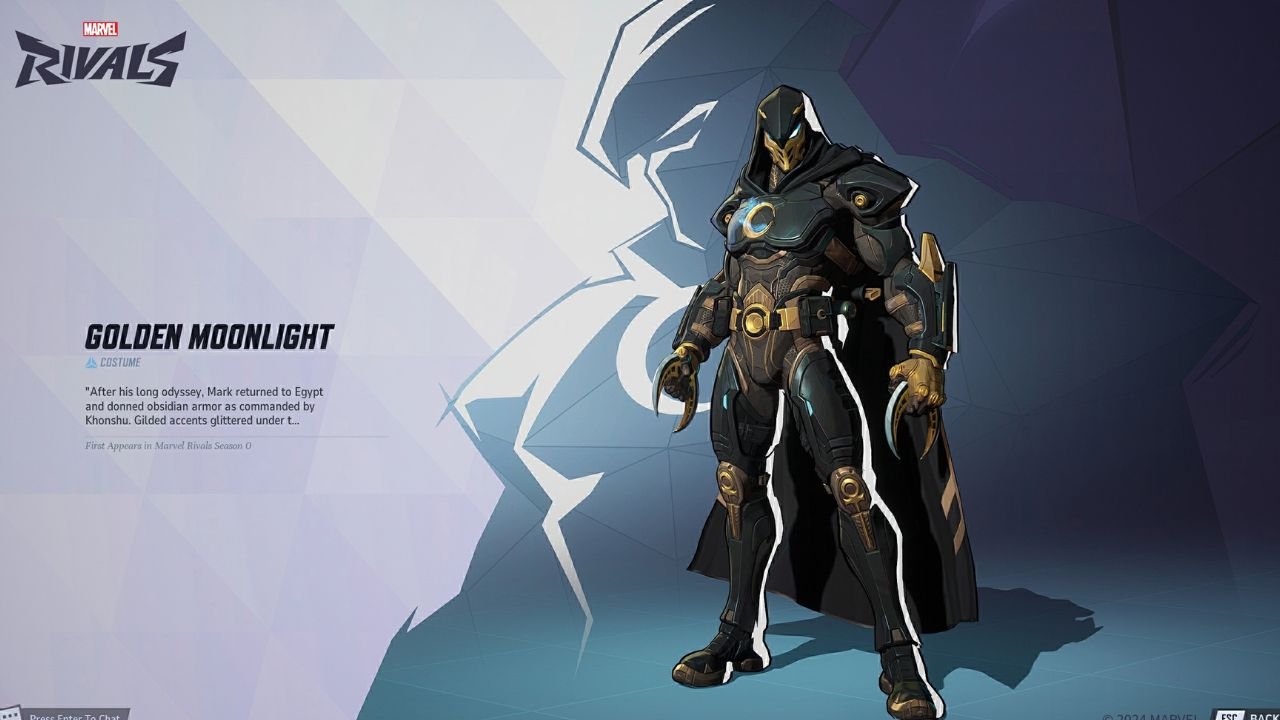The width and height of the screenshot is (1280, 720).
Task: Click the ESC key icon beside Back
Action: click(1228, 716)
